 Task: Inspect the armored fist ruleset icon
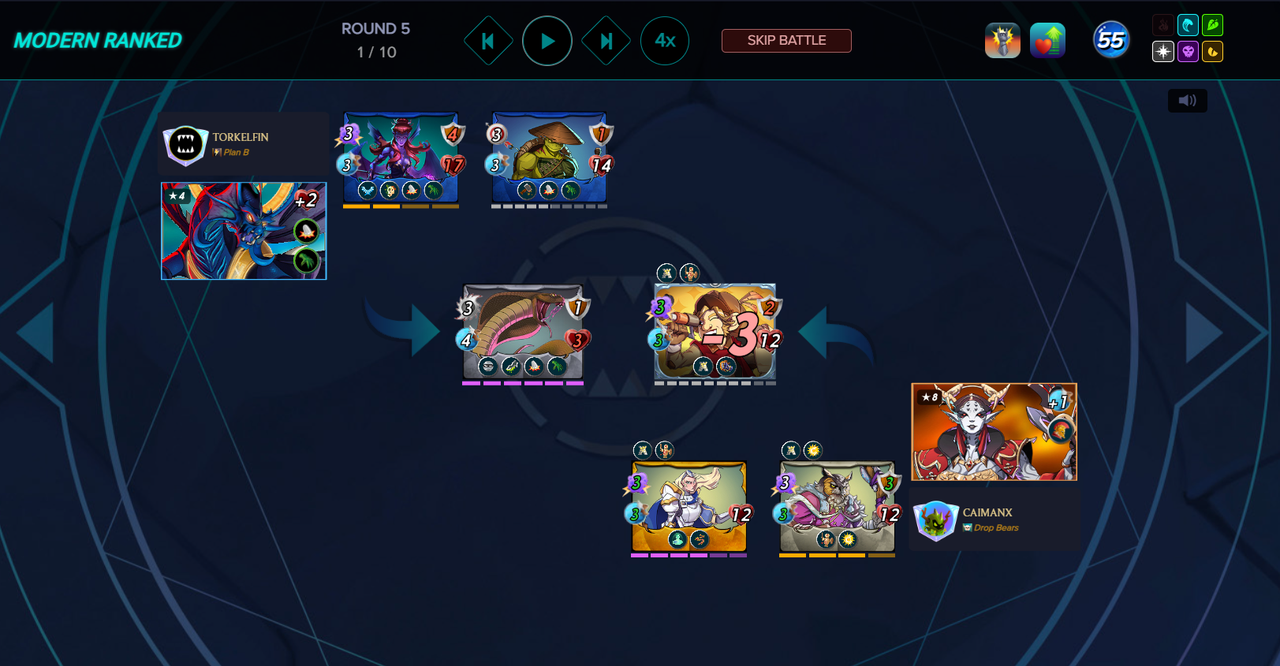click(x=1002, y=41)
